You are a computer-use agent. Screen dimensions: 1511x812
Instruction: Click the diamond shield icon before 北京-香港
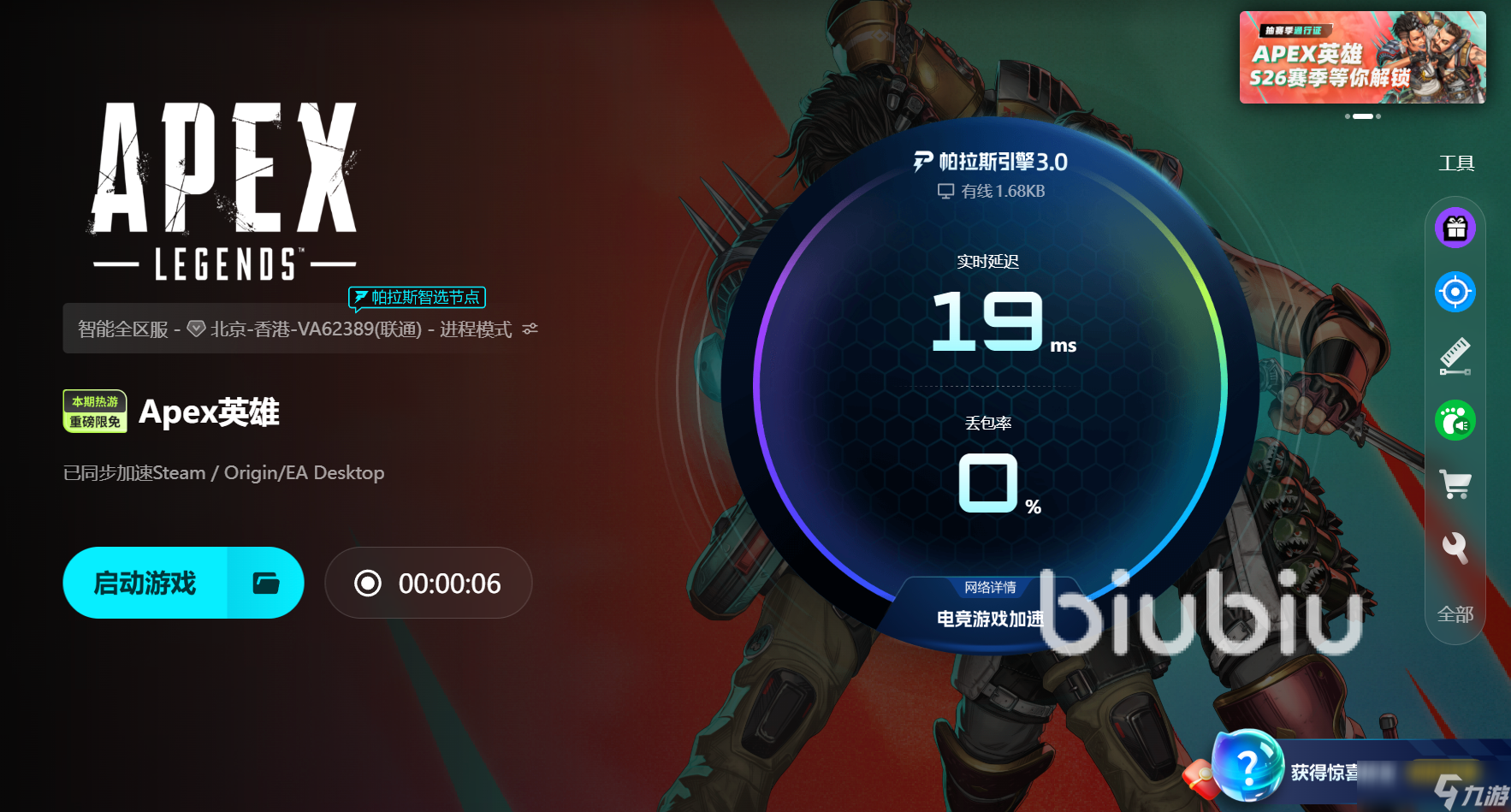(x=198, y=329)
